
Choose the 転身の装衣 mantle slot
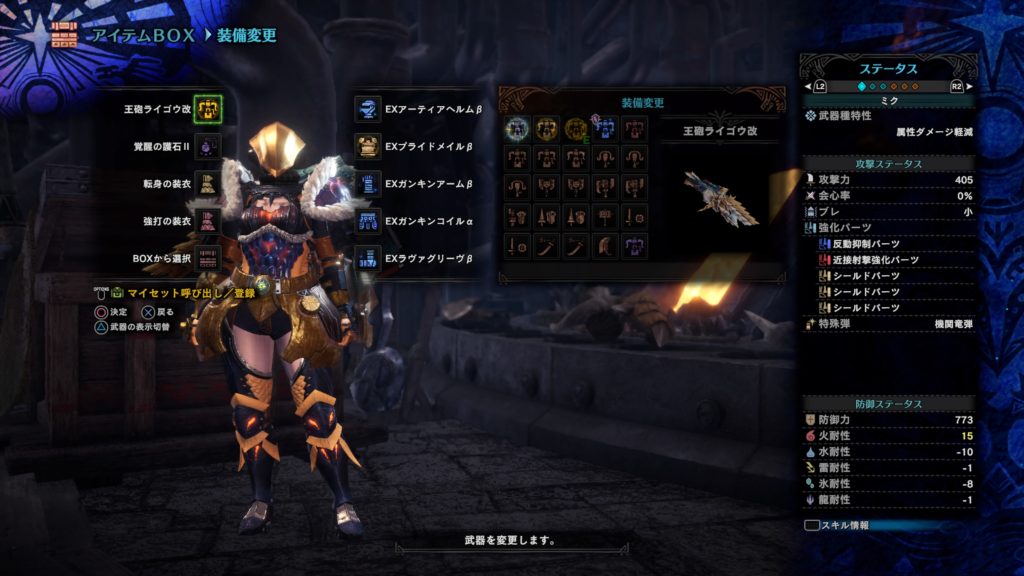[207, 183]
